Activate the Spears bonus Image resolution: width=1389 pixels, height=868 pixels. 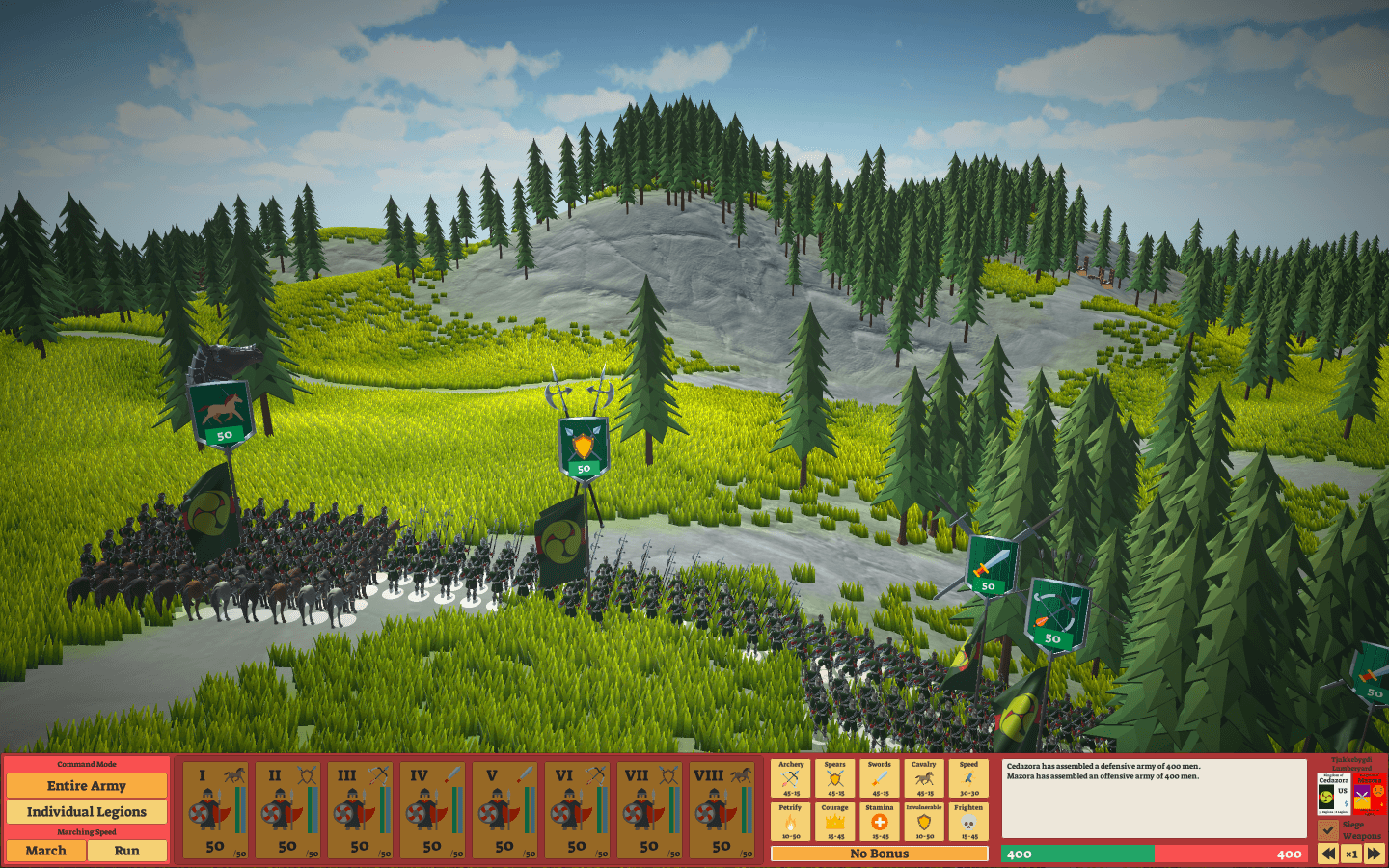point(835,778)
